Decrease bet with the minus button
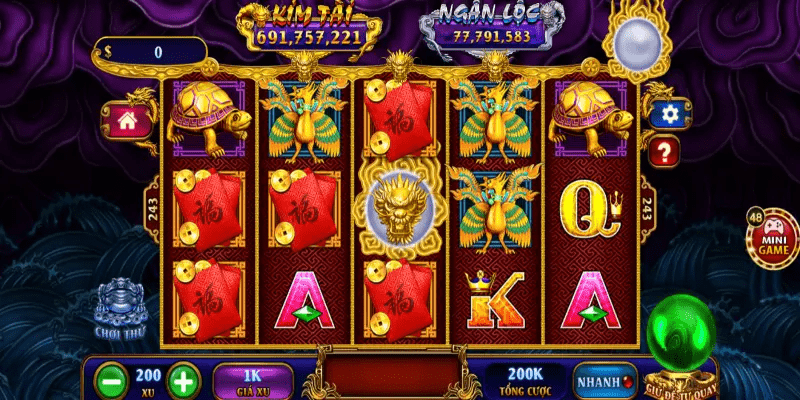Screen dimensions: 800x400 point(110,381)
